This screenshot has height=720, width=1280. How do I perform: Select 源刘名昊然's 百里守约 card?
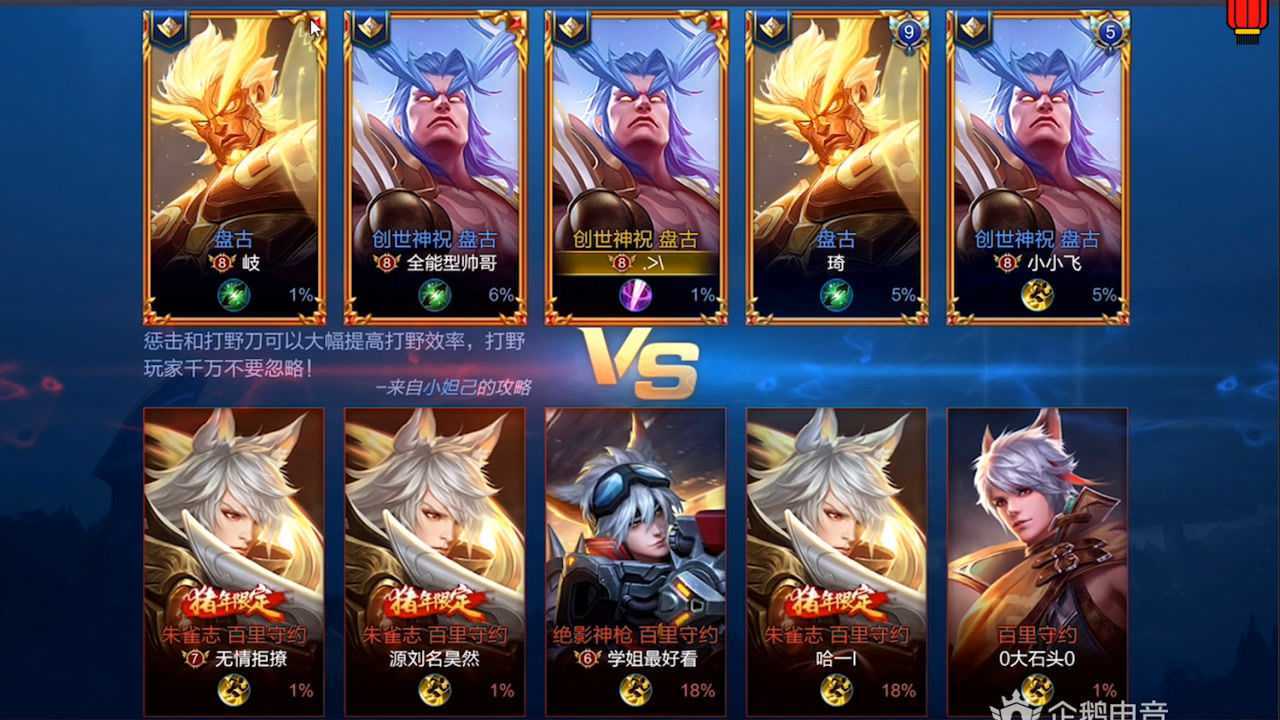(x=435, y=560)
